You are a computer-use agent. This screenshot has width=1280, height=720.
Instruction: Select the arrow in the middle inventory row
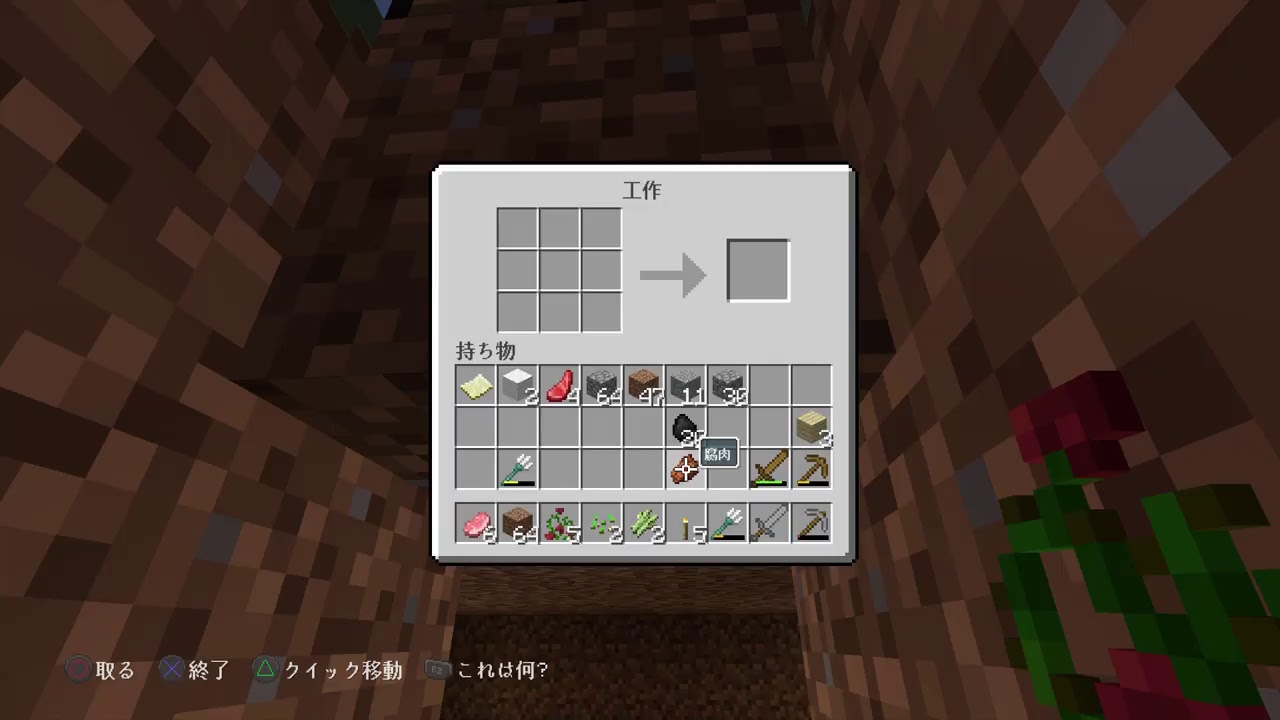[x=517, y=469]
